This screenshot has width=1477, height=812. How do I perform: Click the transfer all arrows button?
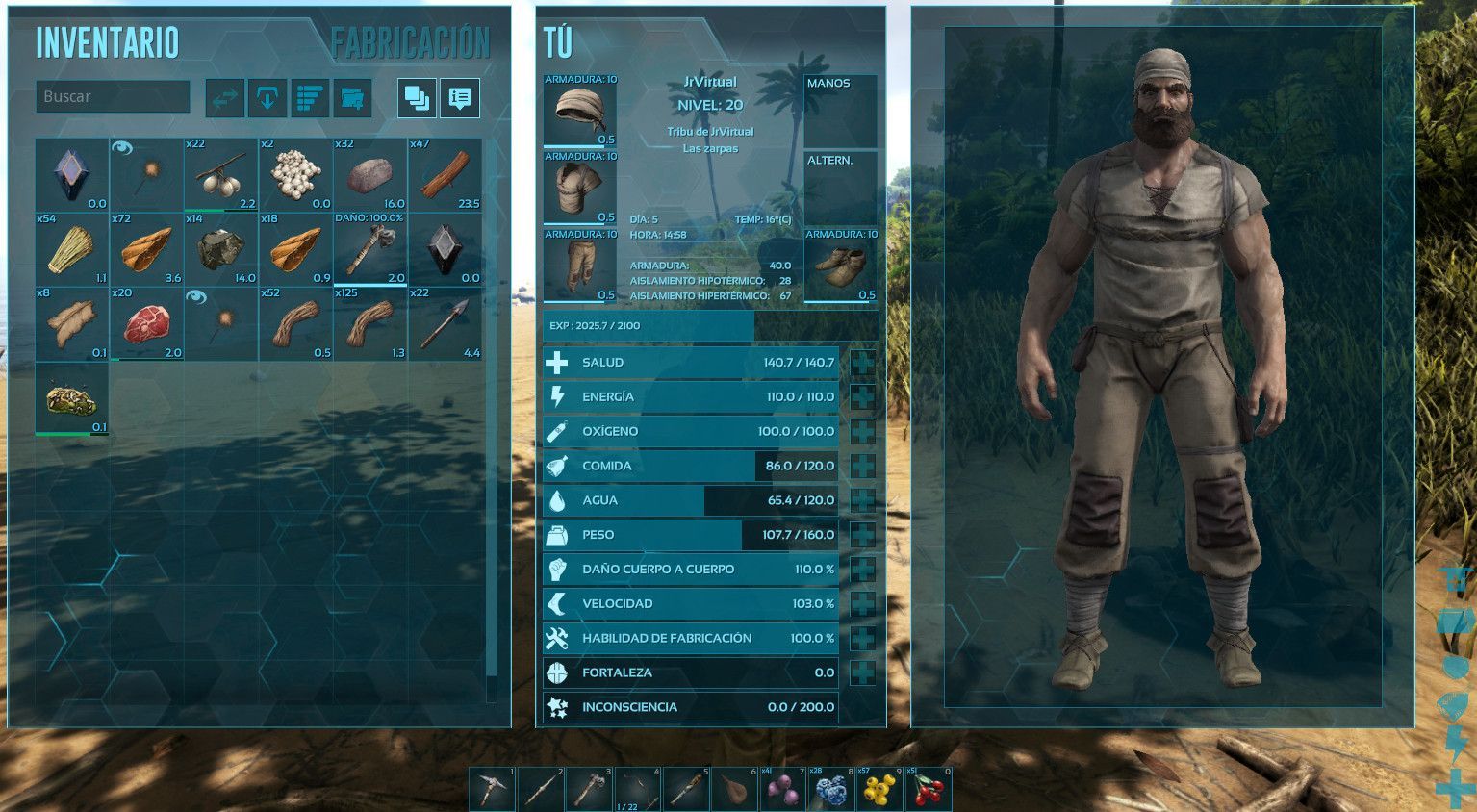click(224, 97)
